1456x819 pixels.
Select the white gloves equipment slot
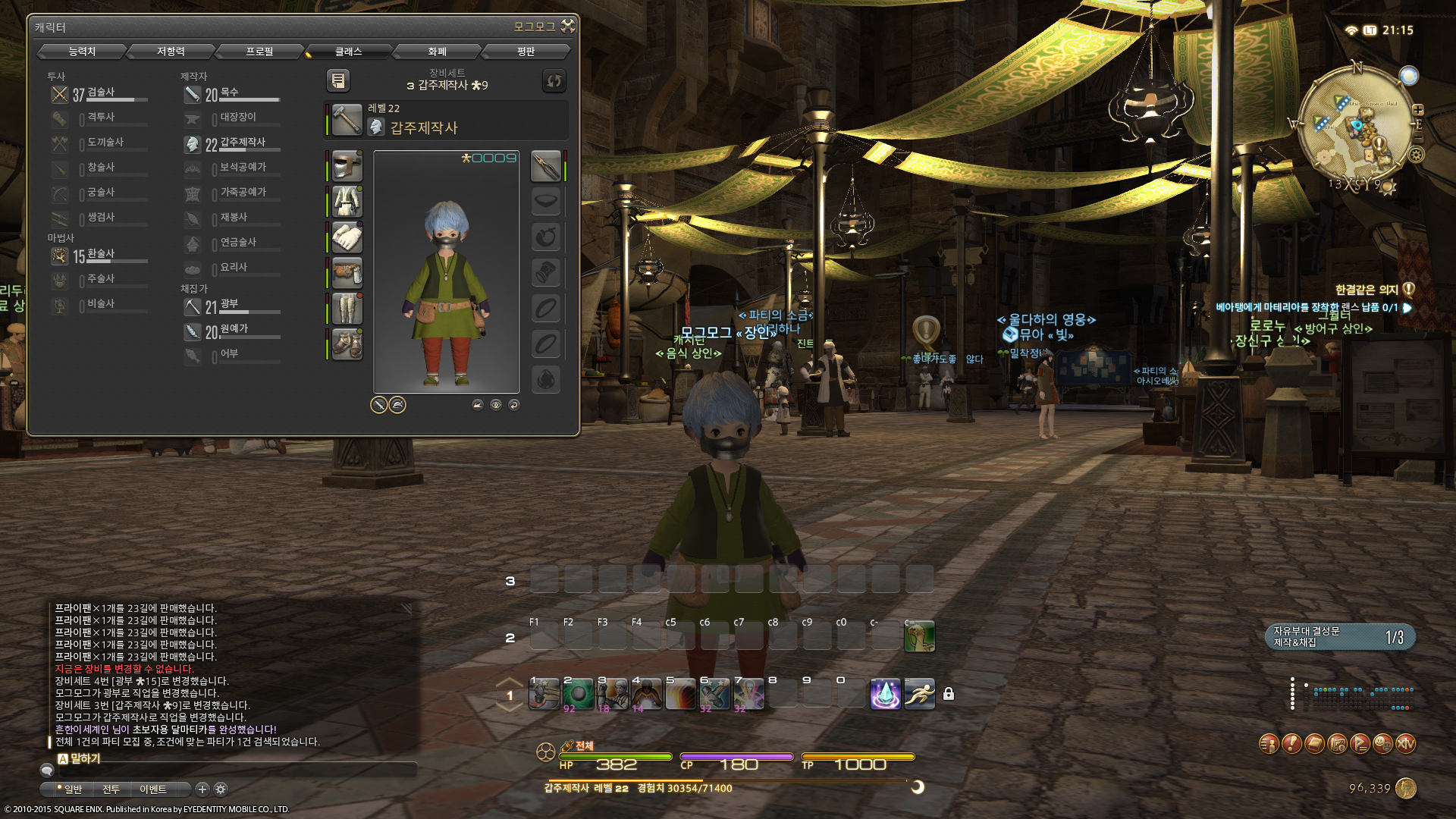[347, 237]
